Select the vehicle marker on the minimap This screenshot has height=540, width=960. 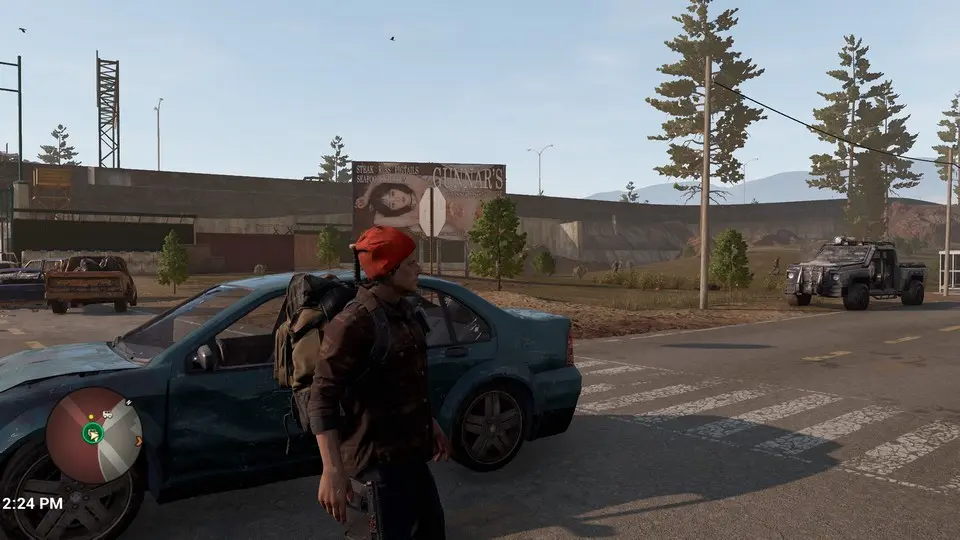[107, 414]
